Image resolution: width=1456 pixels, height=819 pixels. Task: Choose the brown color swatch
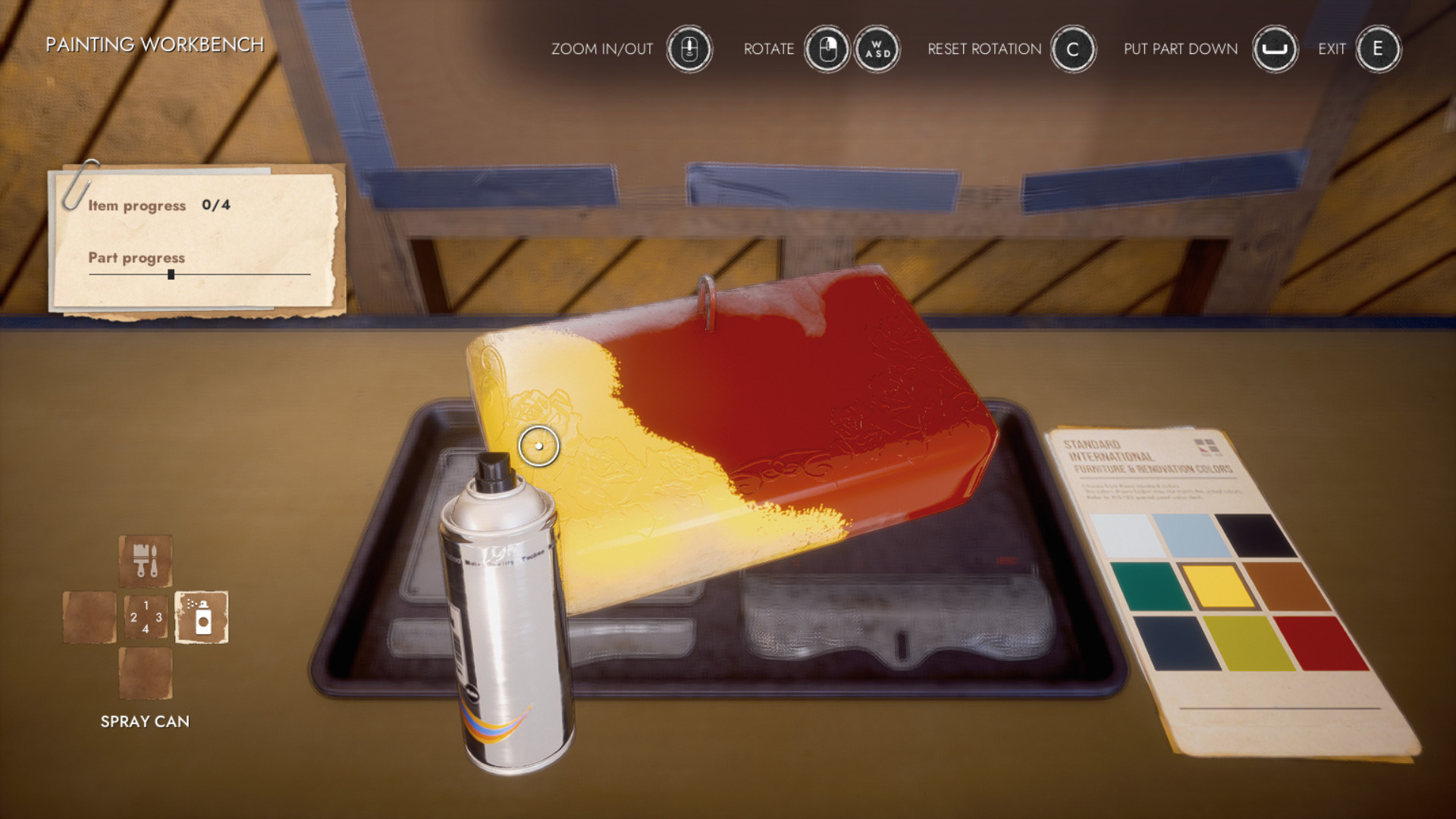(1287, 585)
